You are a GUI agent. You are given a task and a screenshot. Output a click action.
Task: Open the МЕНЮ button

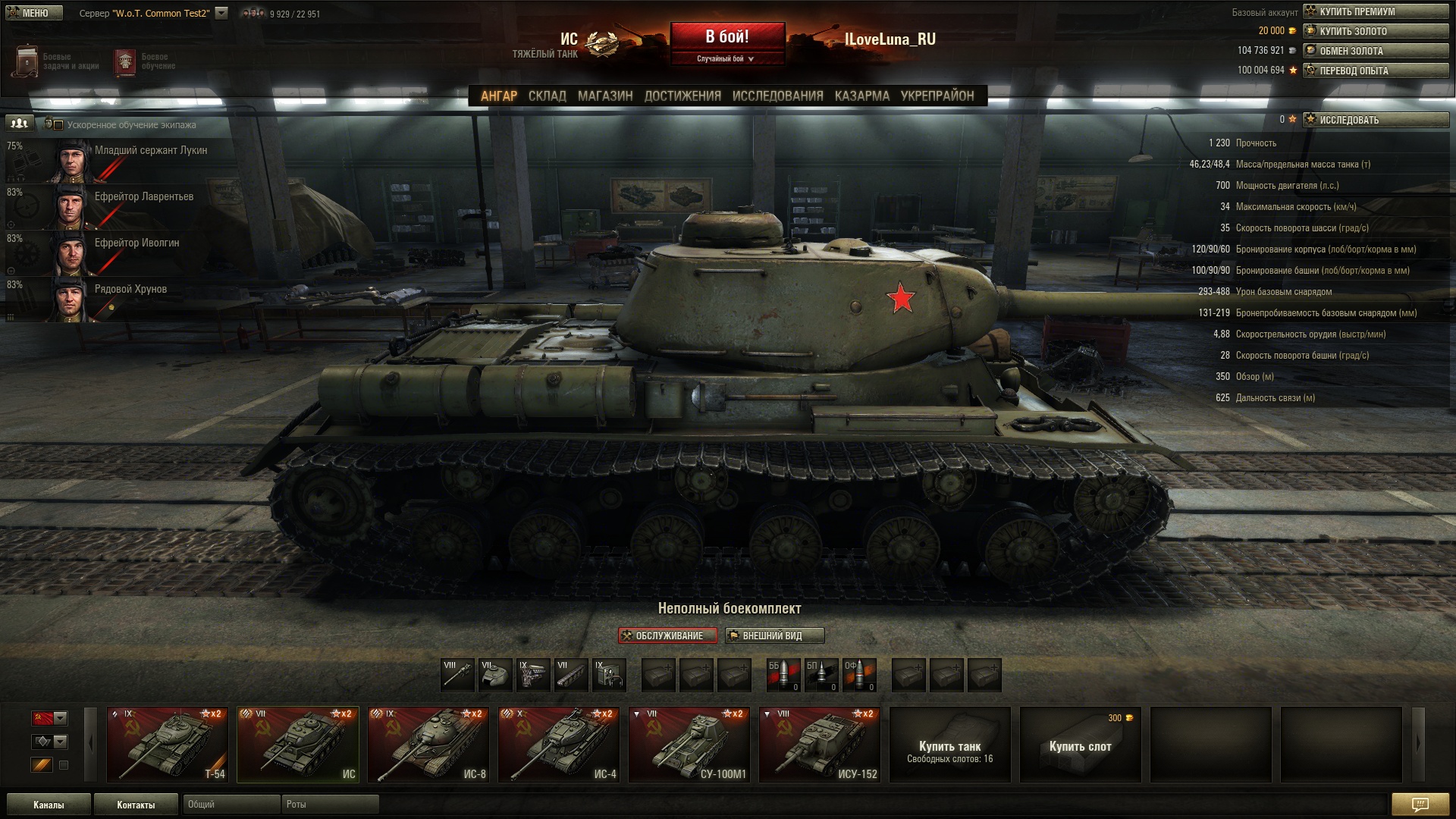coord(34,13)
